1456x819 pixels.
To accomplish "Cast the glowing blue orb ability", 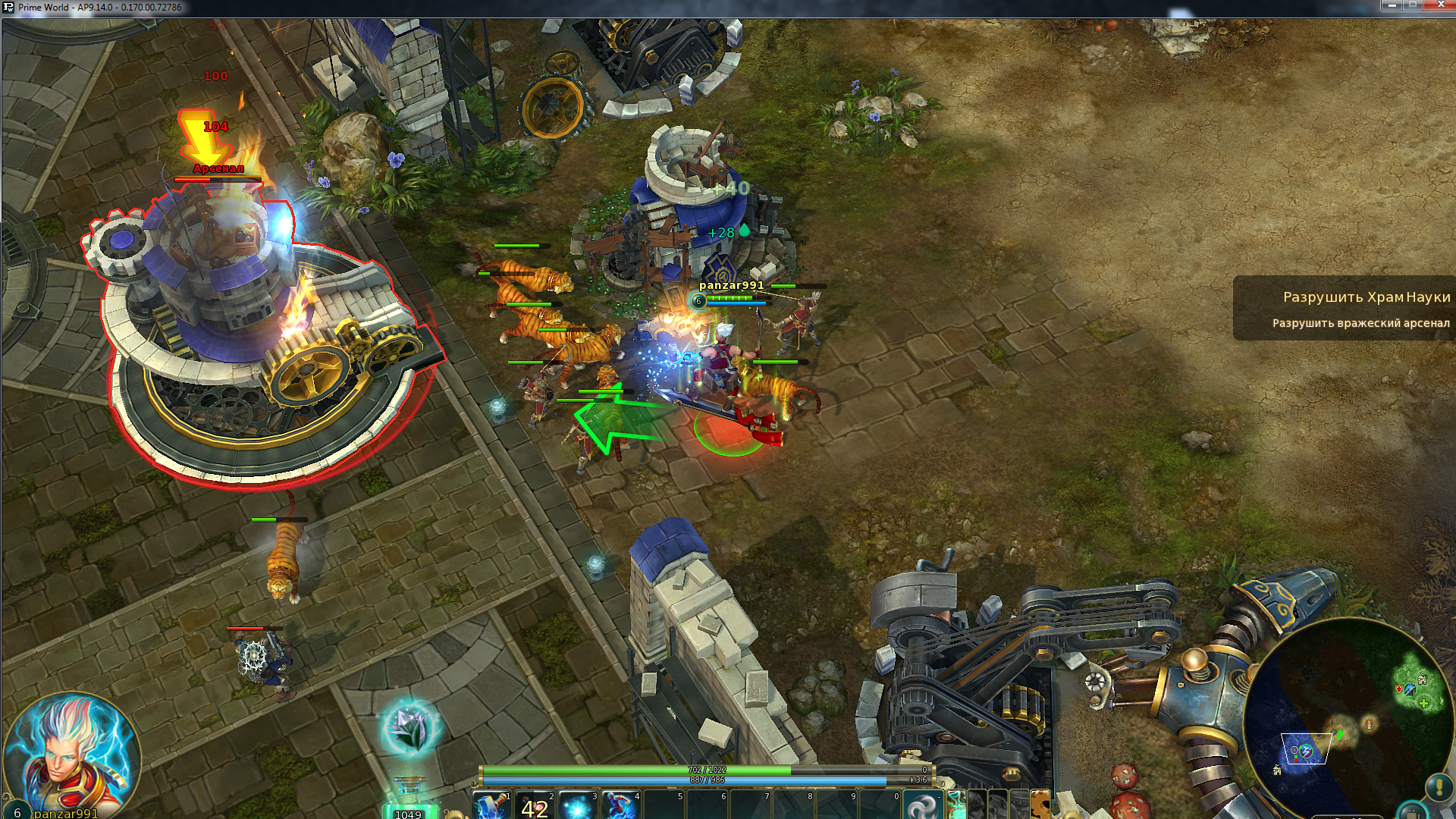I will tap(577, 805).
